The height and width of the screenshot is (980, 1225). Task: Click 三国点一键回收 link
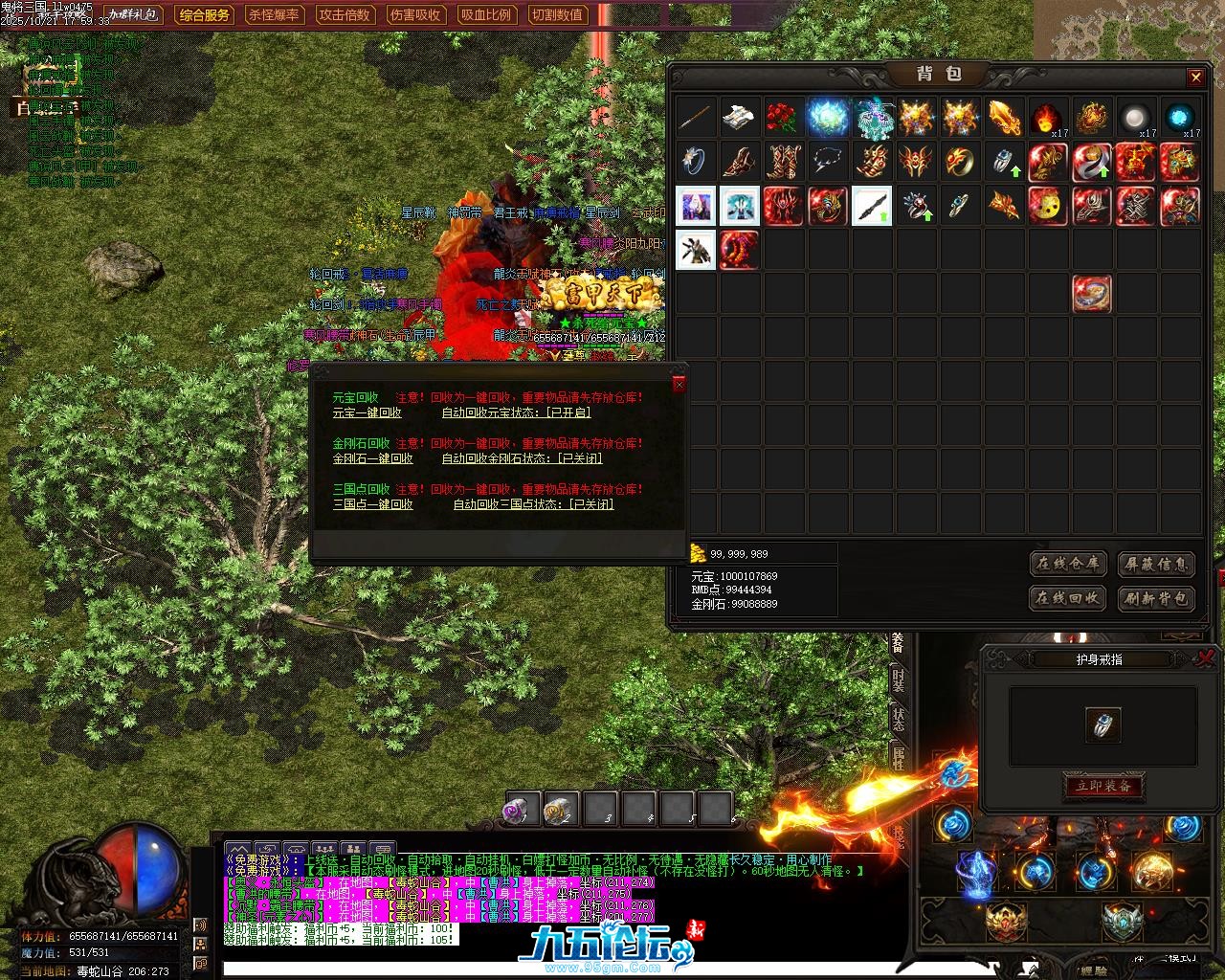click(372, 504)
